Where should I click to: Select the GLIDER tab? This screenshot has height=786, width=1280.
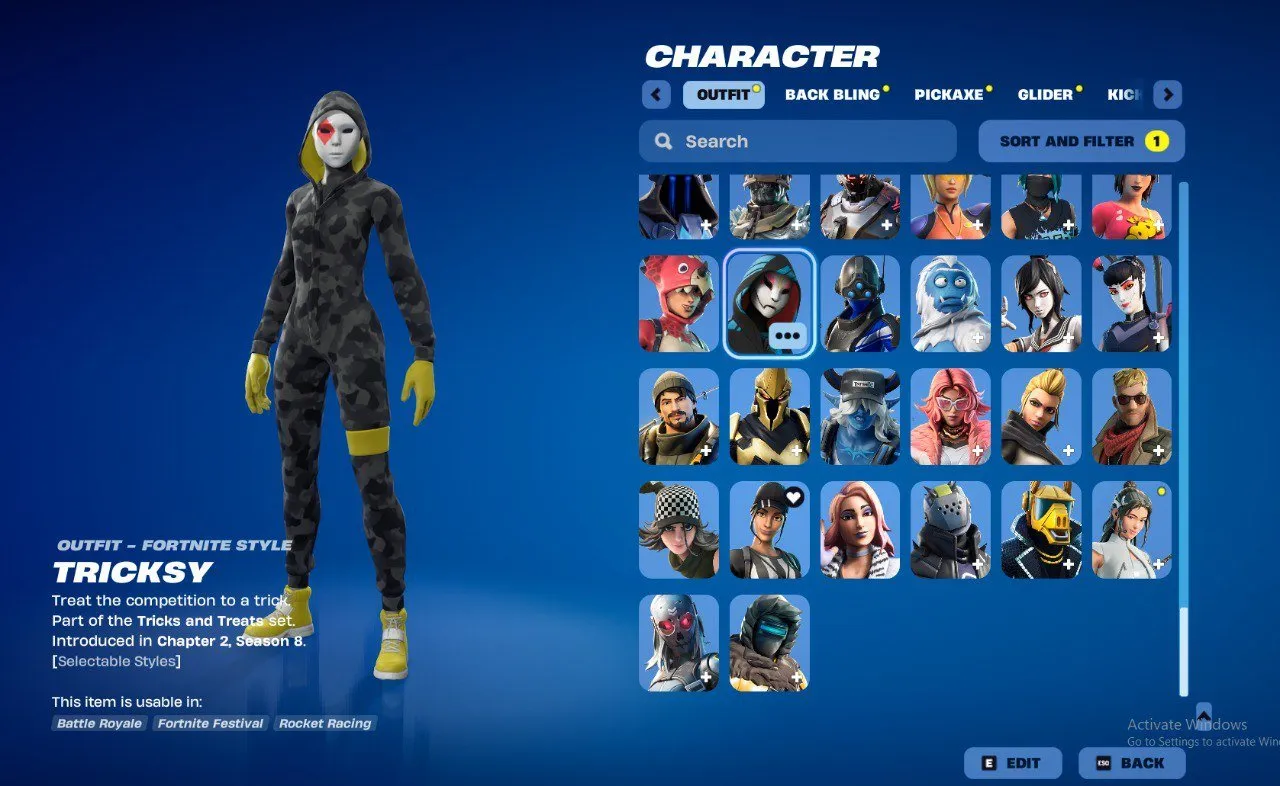pos(1043,94)
